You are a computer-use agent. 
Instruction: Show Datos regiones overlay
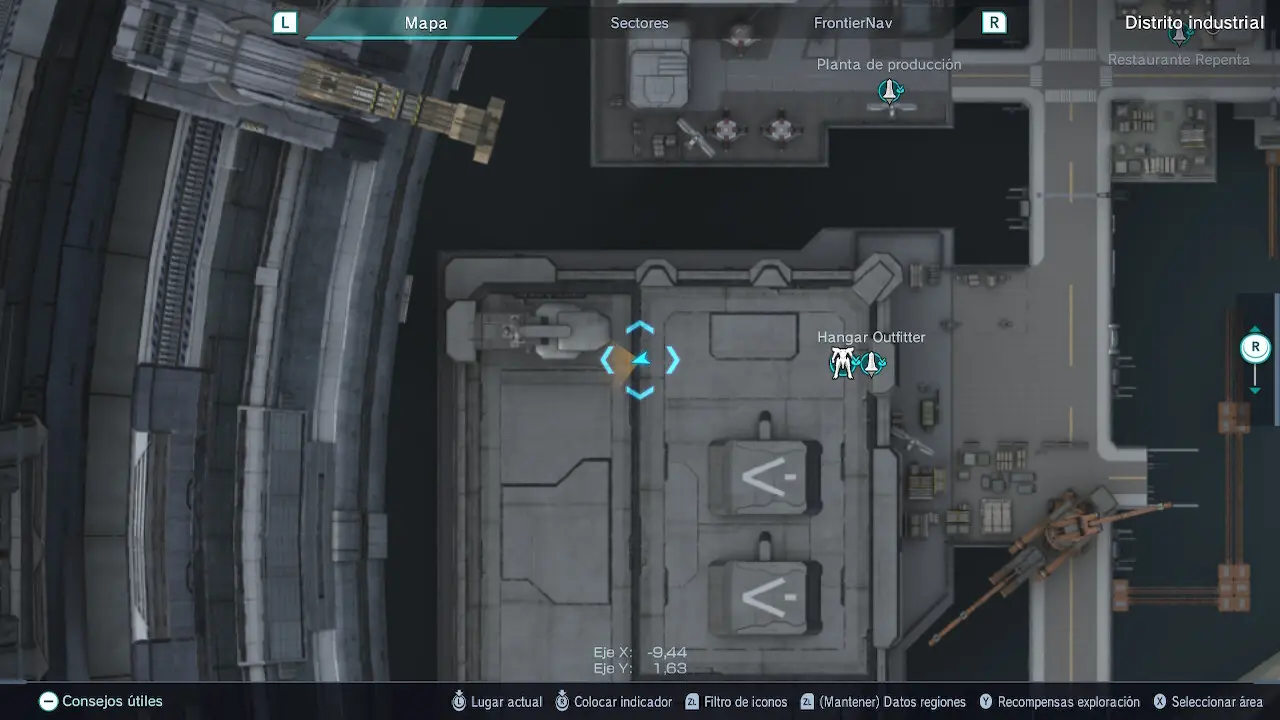pos(882,702)
